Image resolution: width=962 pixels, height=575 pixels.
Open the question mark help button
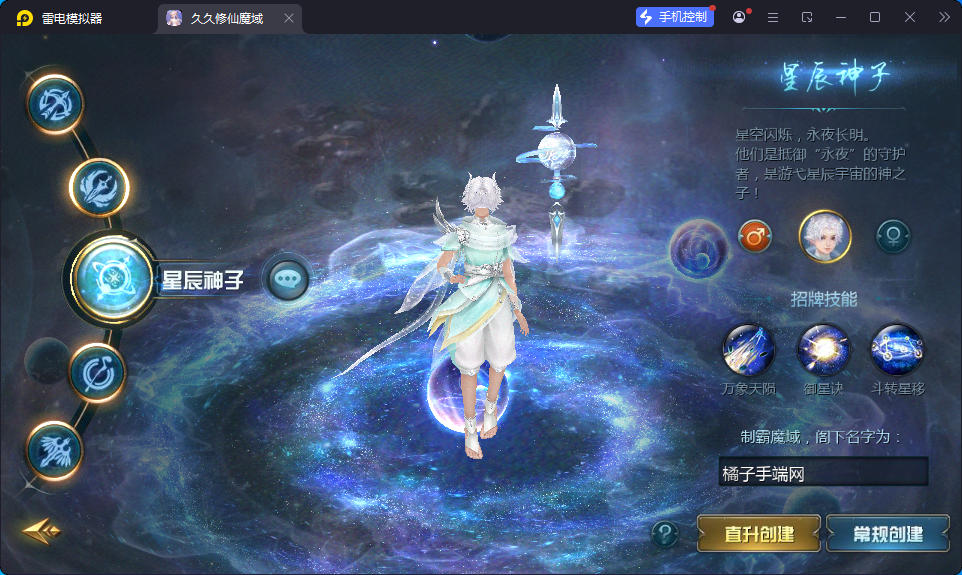click(x=665, y=535)
